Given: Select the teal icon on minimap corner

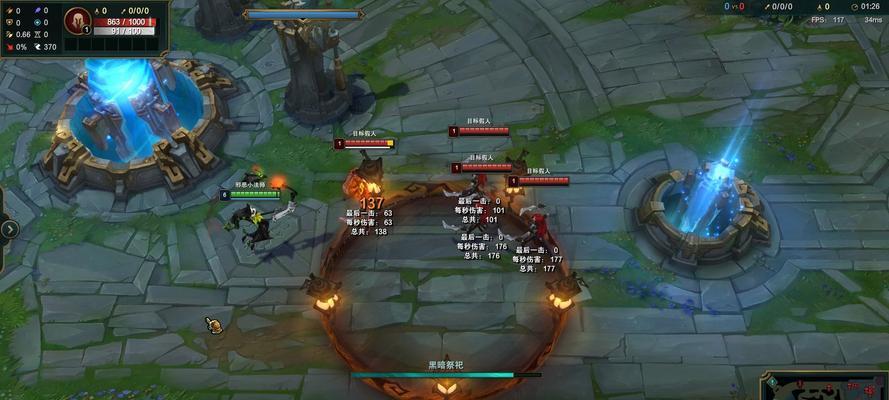Looking at the screenshot, I should [x=773, y=382].
